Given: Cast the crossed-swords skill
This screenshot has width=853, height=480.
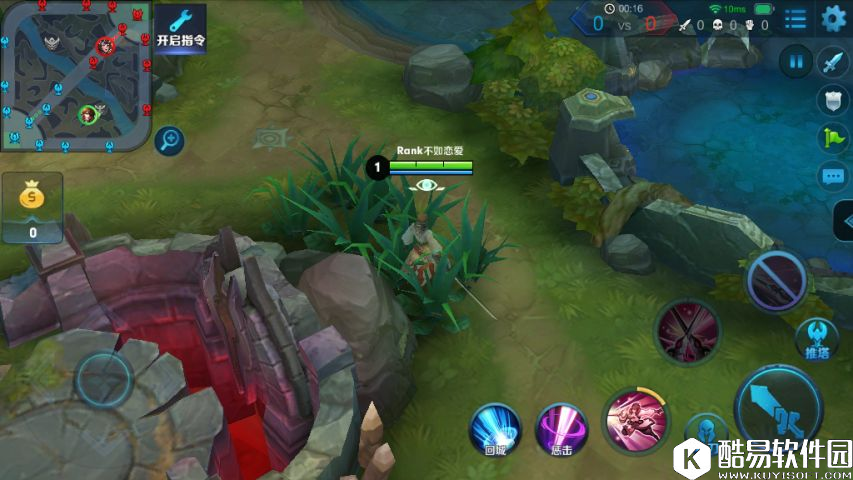Looking at the screenshot, I should [x=687, y=331].
